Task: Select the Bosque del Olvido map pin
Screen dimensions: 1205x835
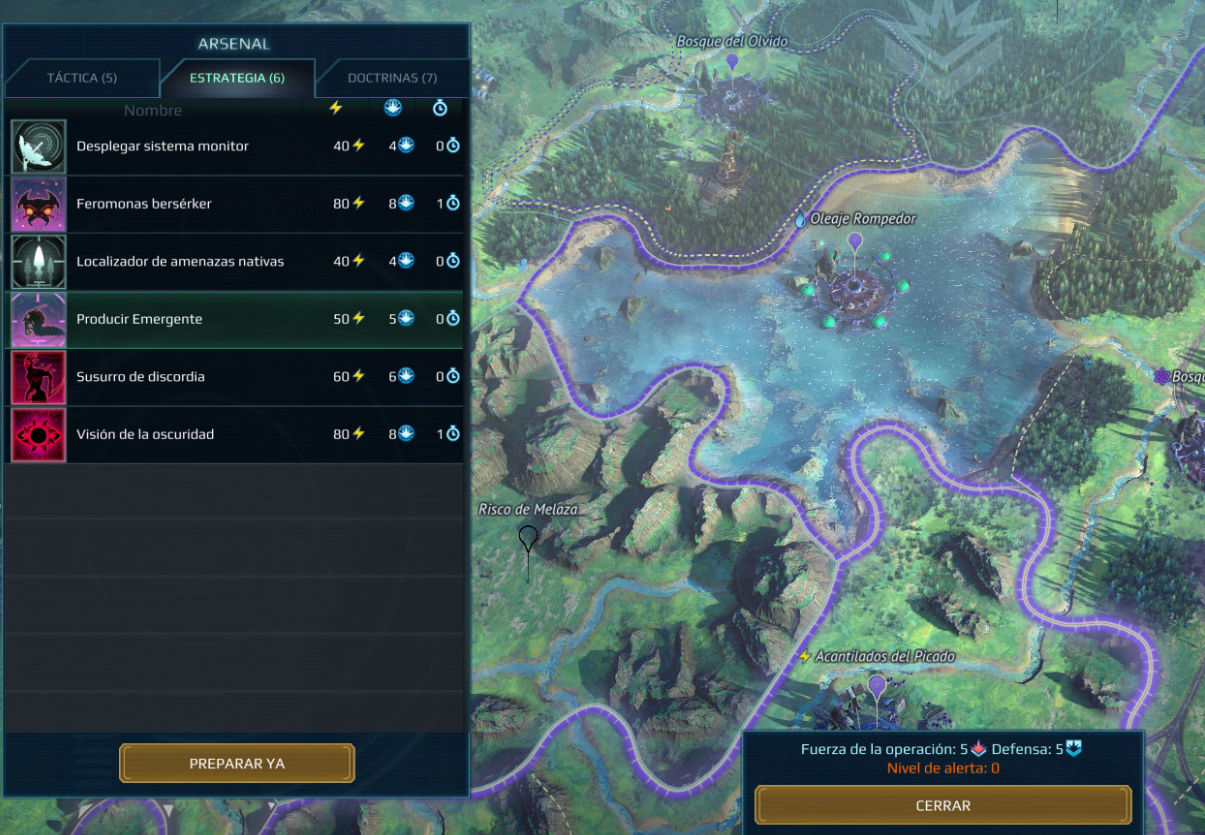Action: (732, 62)
